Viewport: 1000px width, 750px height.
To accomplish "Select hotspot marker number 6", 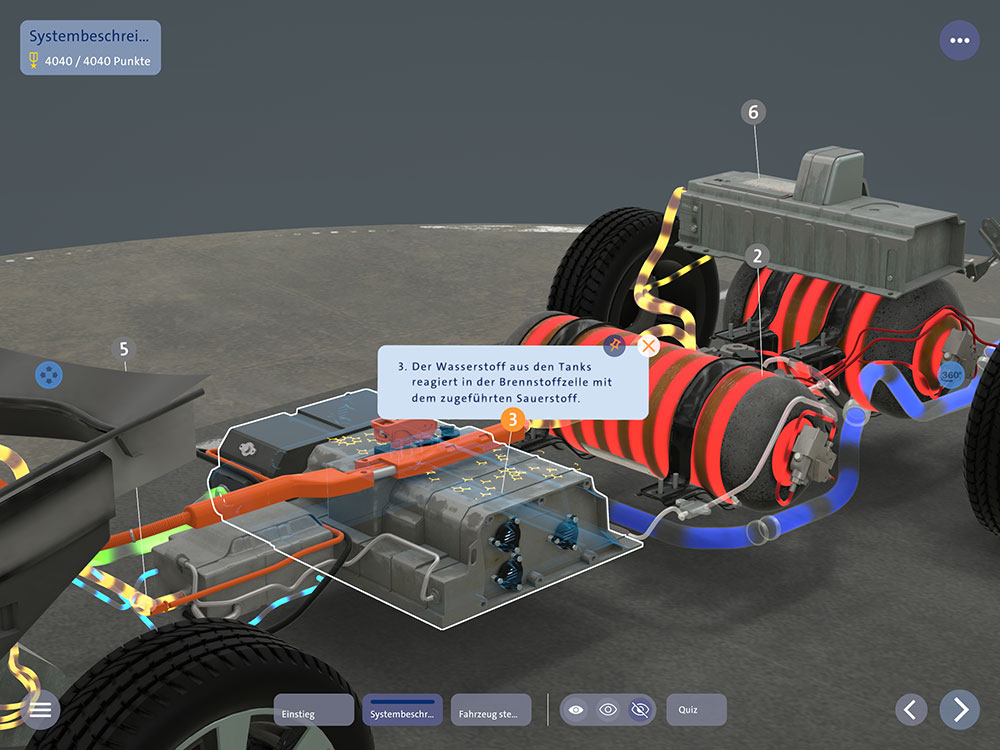I will (754, 112).
